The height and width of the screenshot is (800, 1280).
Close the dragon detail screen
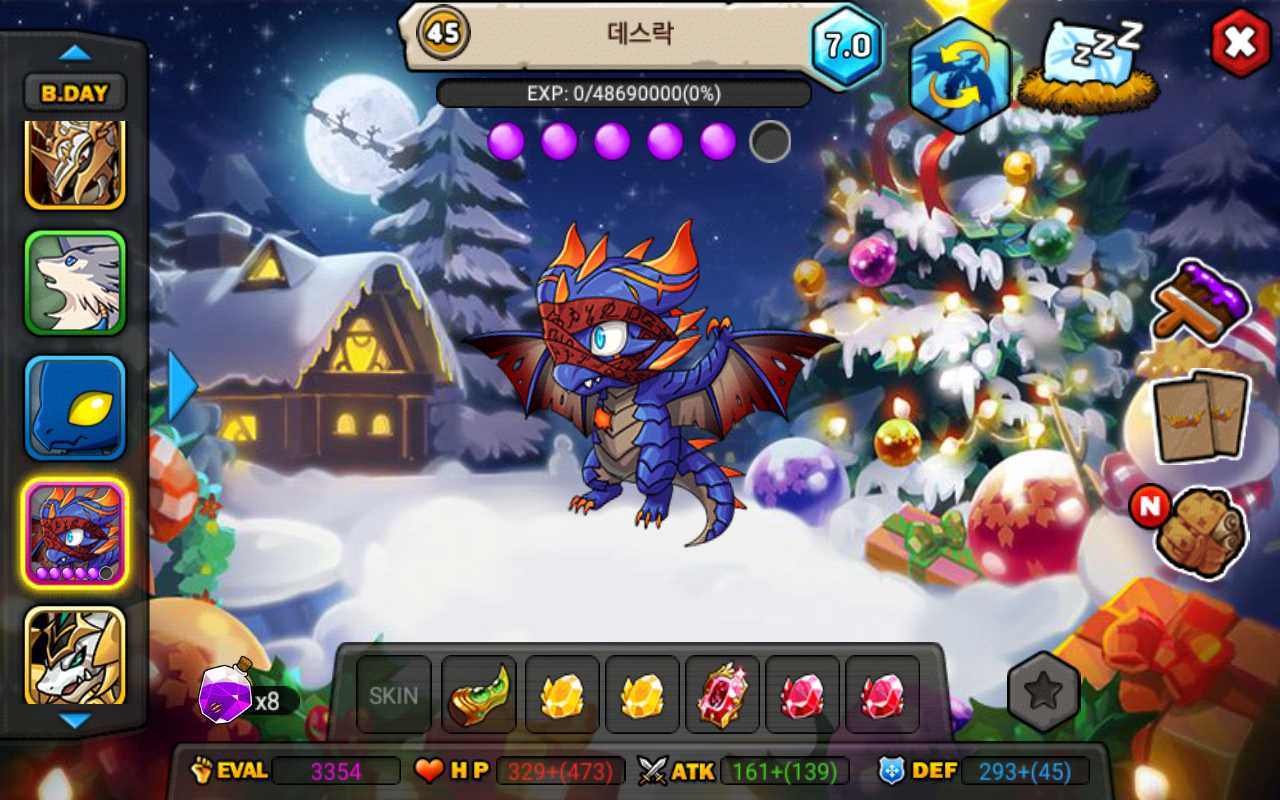pyautogui.click(x=1240, y=42)
